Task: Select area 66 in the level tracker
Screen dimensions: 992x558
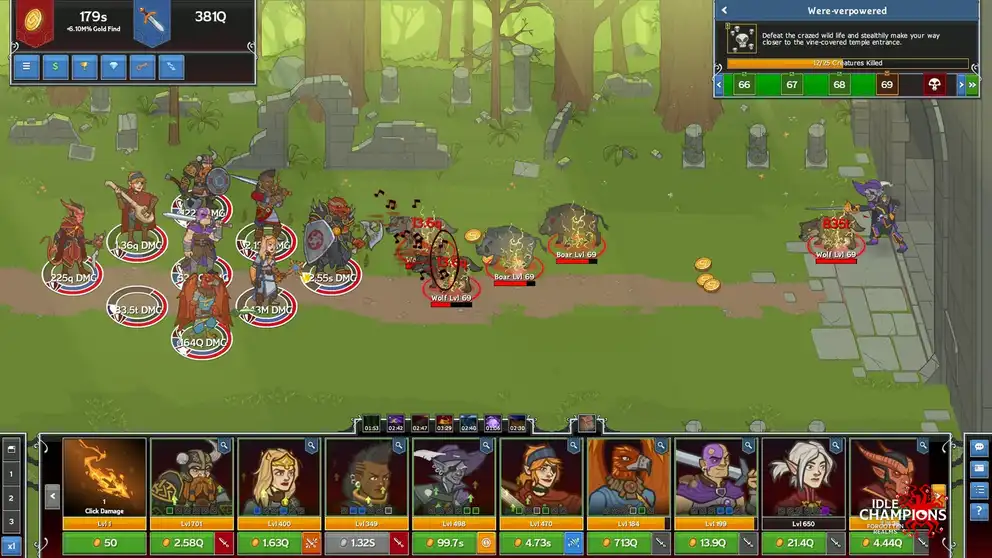Action: coord(744,85)
